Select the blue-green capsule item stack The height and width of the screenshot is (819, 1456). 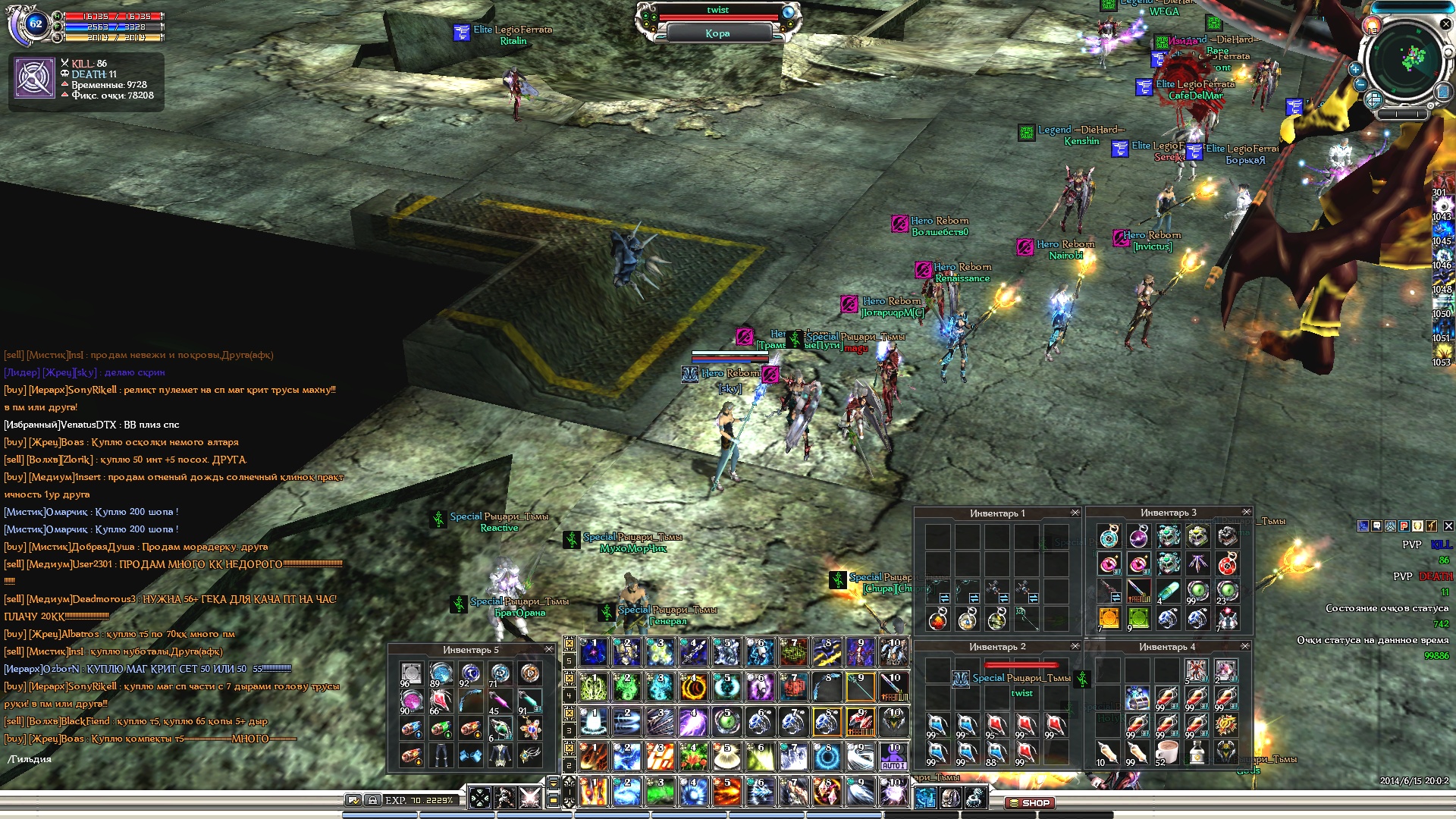(1168, 591)
